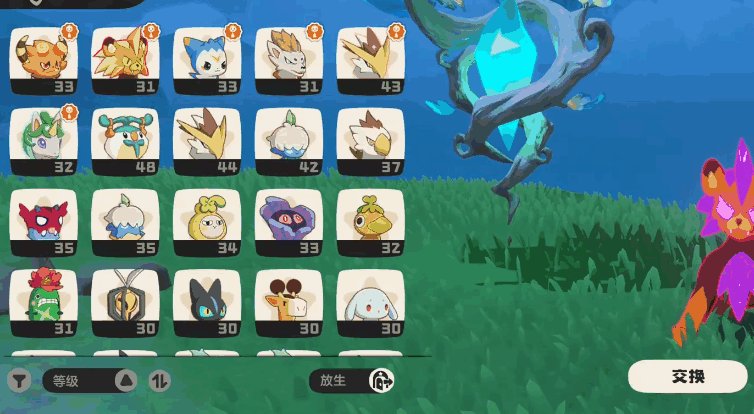Toggle the sort order arrows
This screenshot has width=754, height=414.
[x=159, y=380]
